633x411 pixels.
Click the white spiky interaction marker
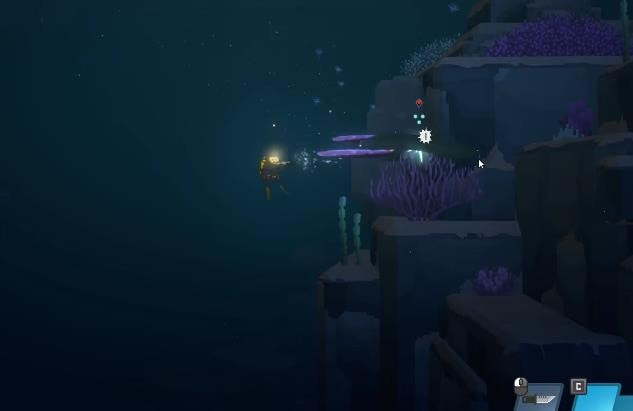pos(425,136)
